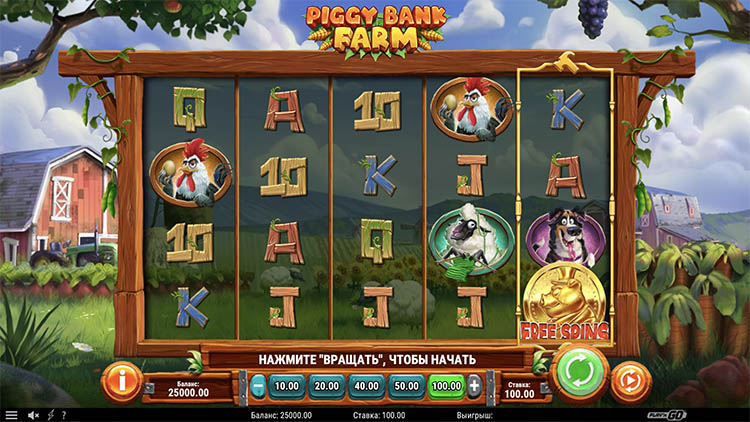The width and height of the screenshot is (750, 422).
Task: Choose the 20.00 bet value
Action: coord(327,385)
